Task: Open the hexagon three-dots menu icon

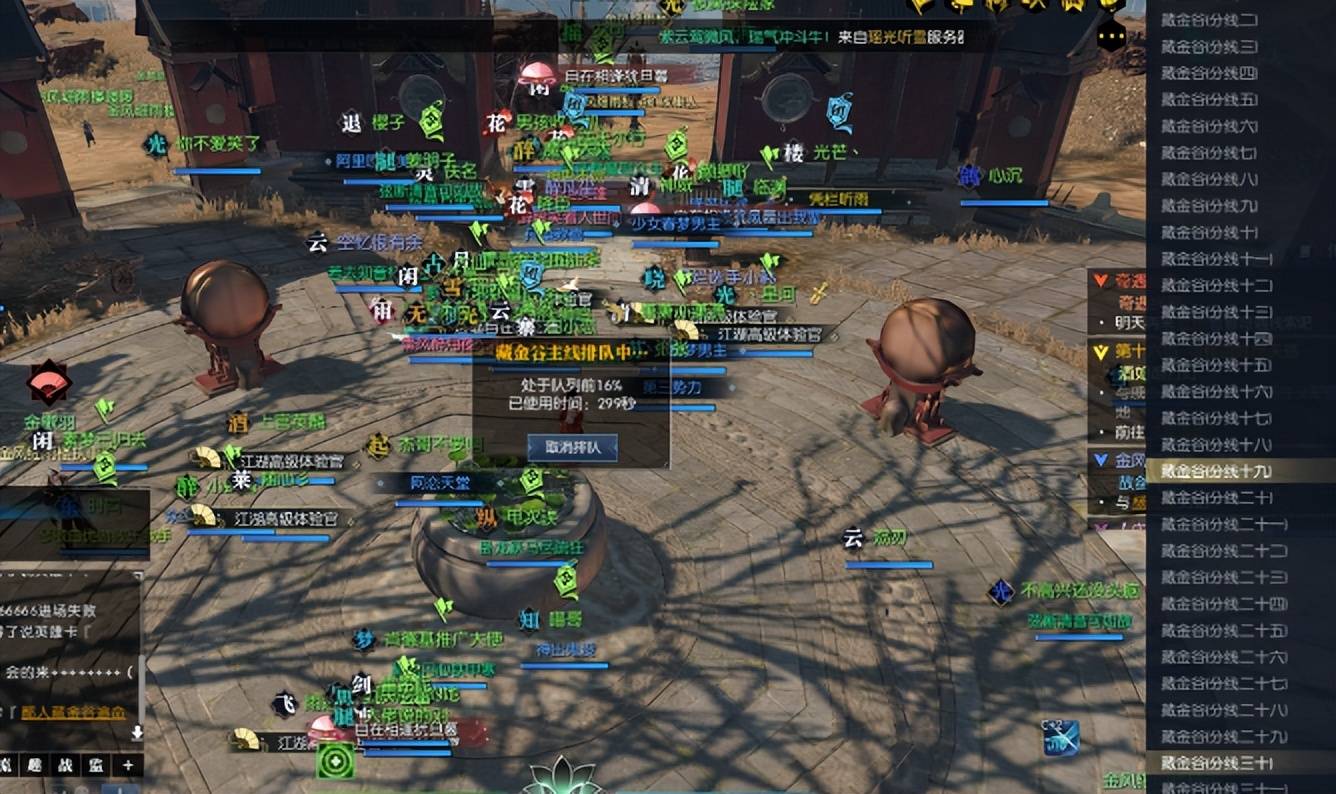Action: (1111, 37)
